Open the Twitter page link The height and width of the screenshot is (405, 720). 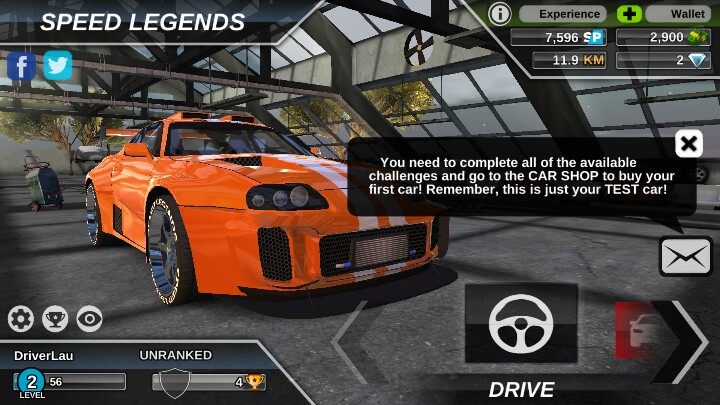pyautogui.click(x=58, y=66)
